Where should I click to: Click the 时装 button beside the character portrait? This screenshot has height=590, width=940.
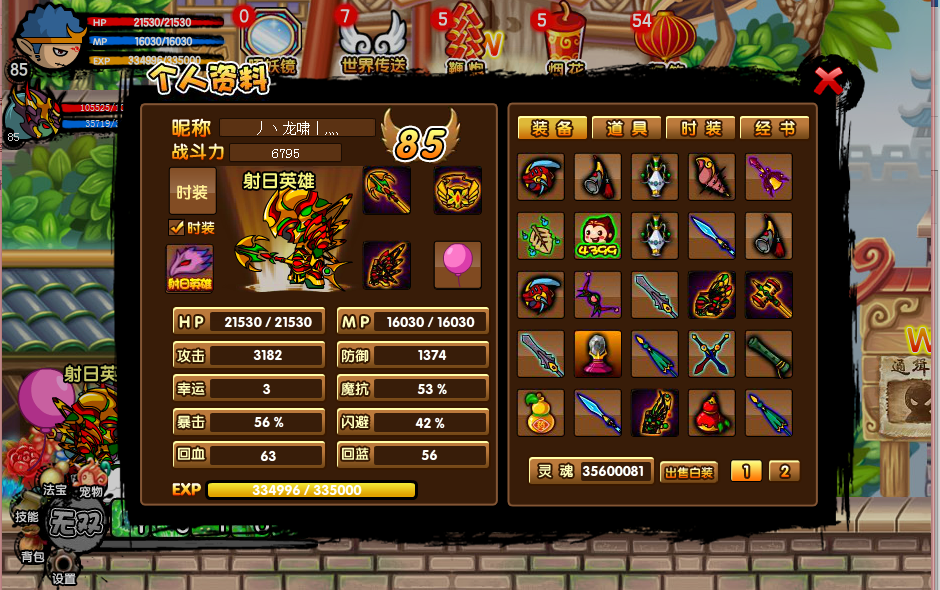[192, 191]
